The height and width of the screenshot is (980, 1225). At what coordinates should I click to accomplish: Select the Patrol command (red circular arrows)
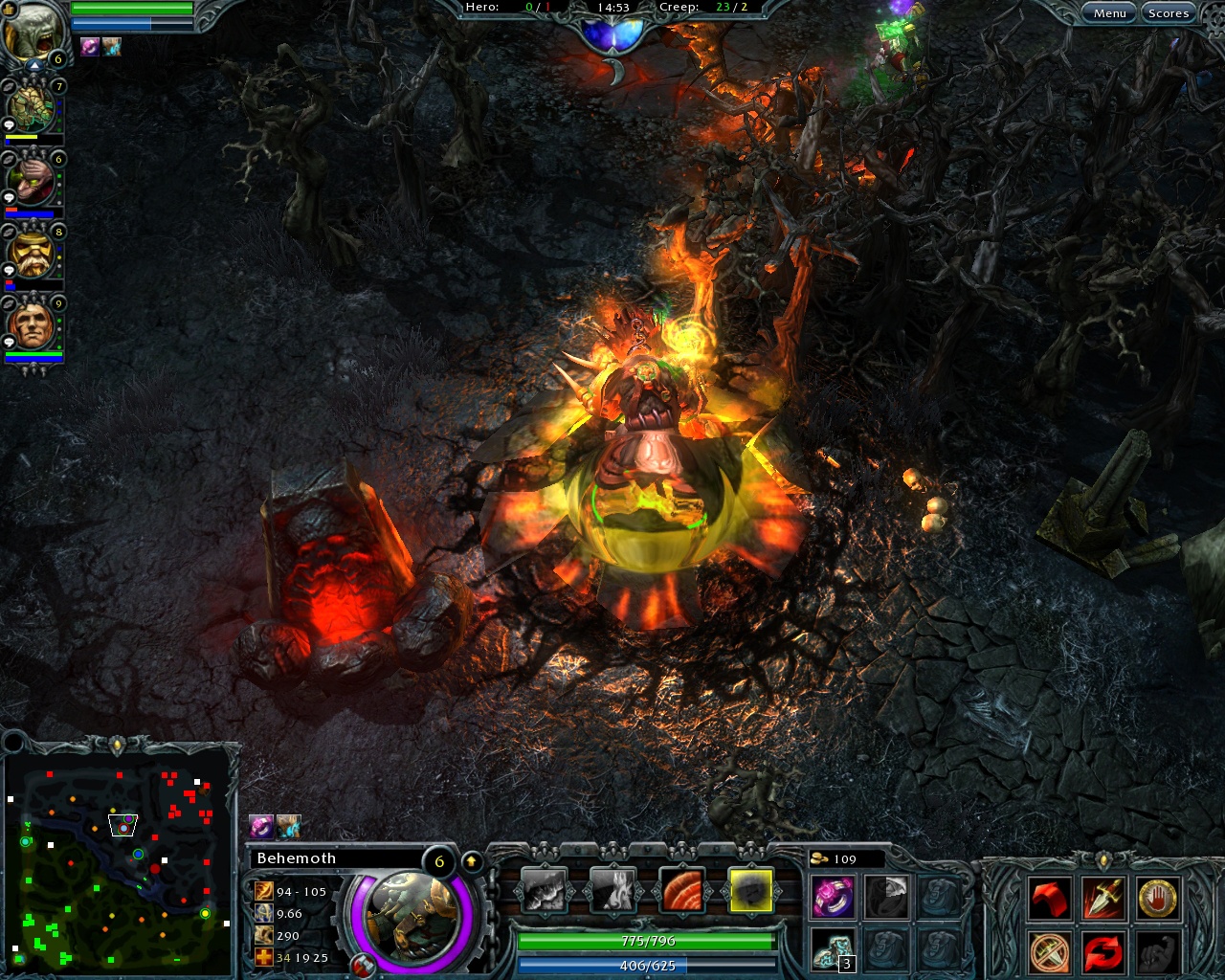pyautogui.click(x=1103, y=952)
